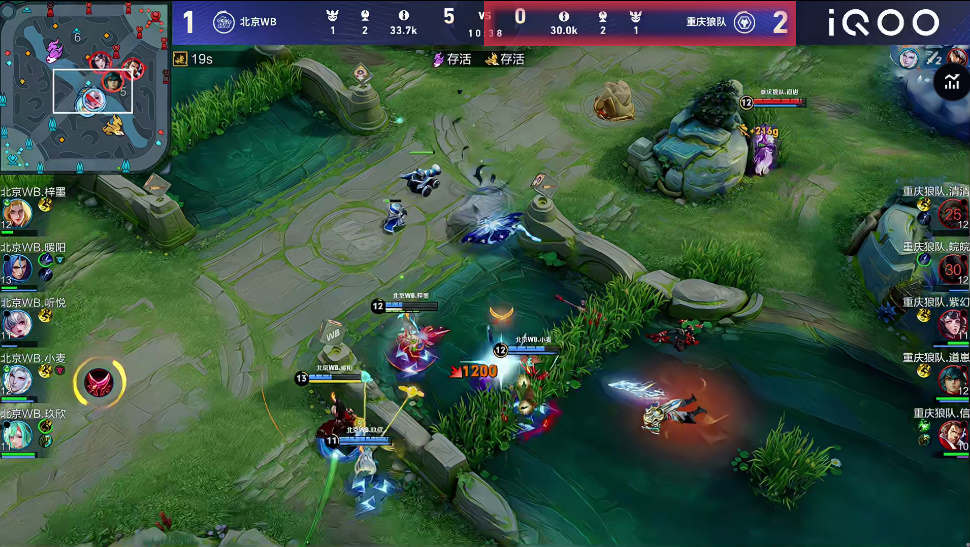Open the stats chart panel button
970x547 pixels.
[949, 84]
